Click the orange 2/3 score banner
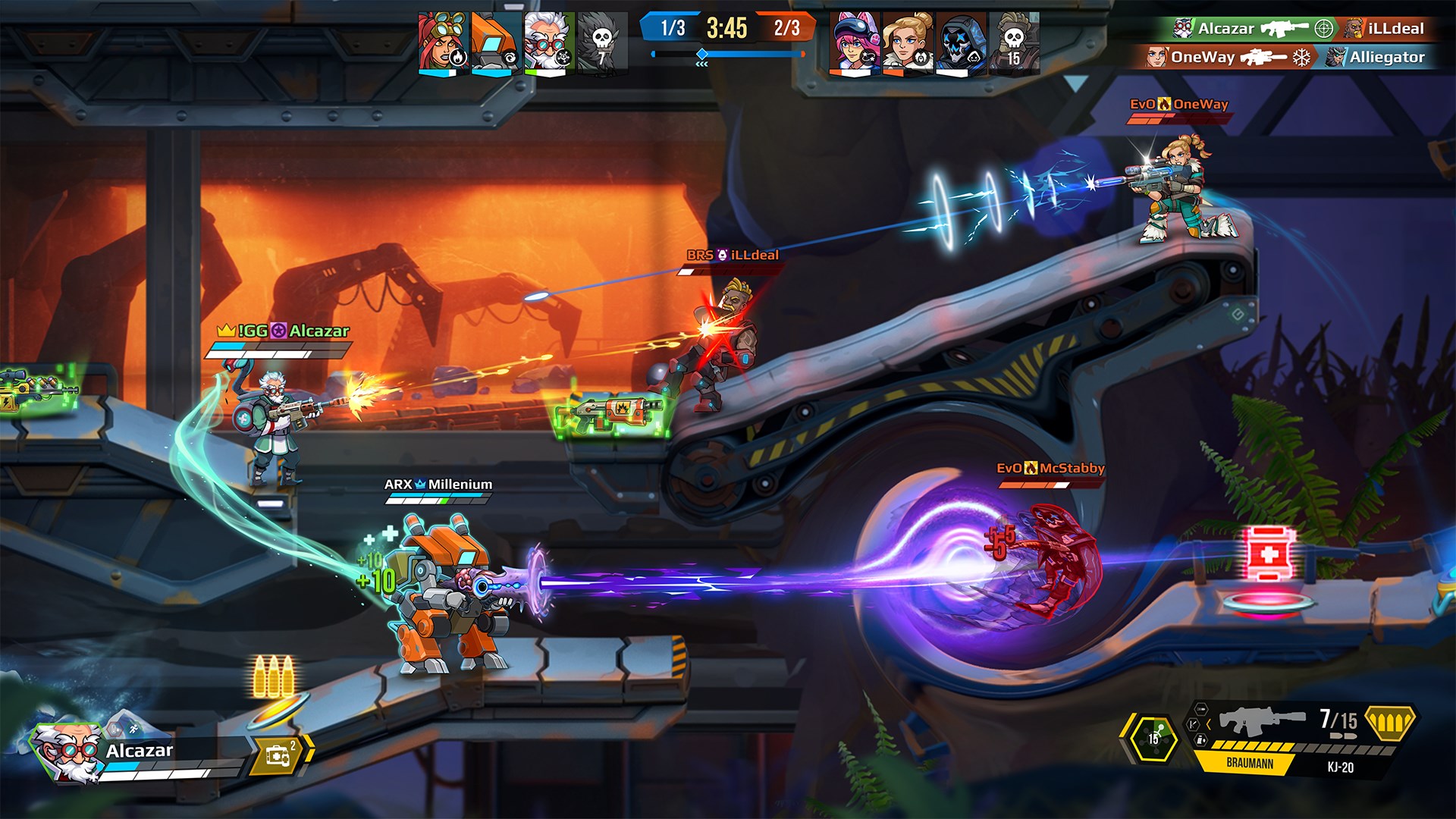Viewport: 1456px width, 819px height. click(786, 27)
